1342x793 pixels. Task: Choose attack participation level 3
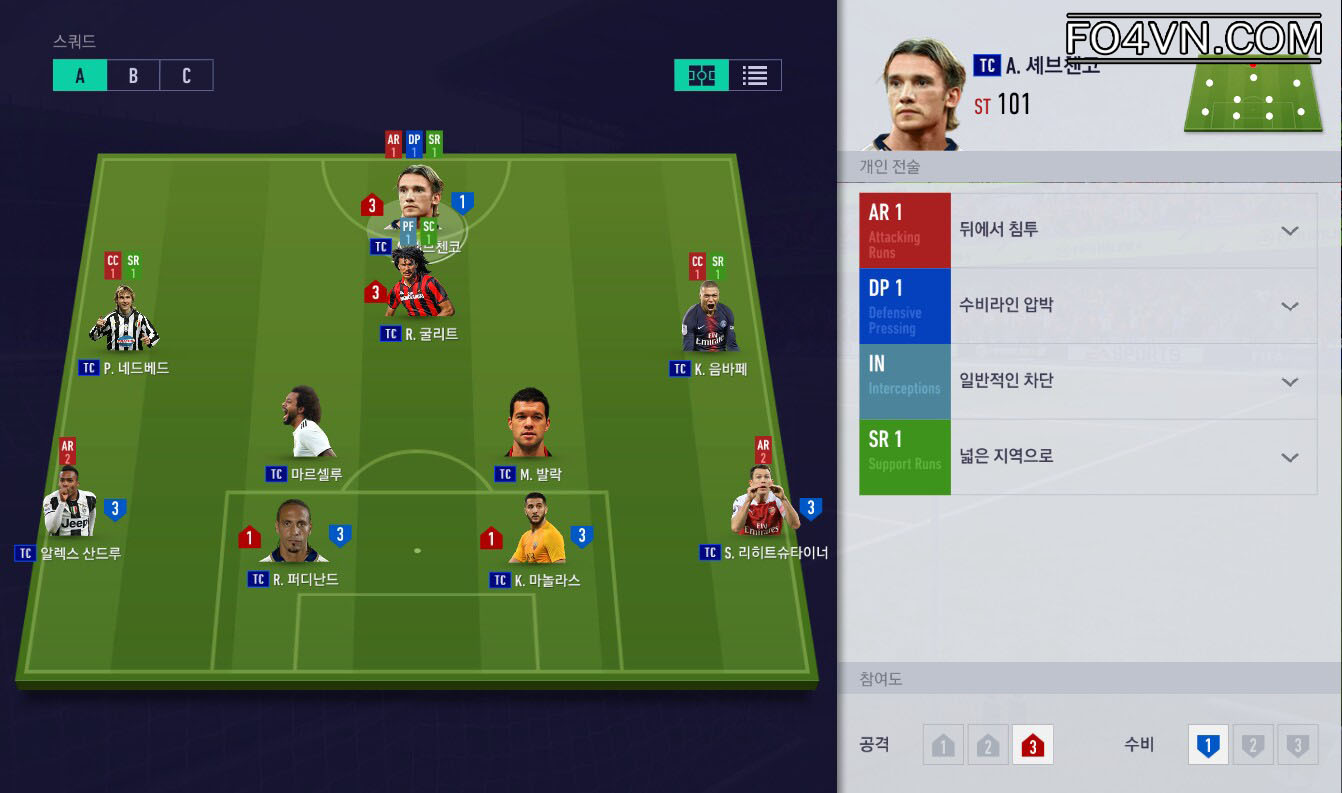(1032, 745)
